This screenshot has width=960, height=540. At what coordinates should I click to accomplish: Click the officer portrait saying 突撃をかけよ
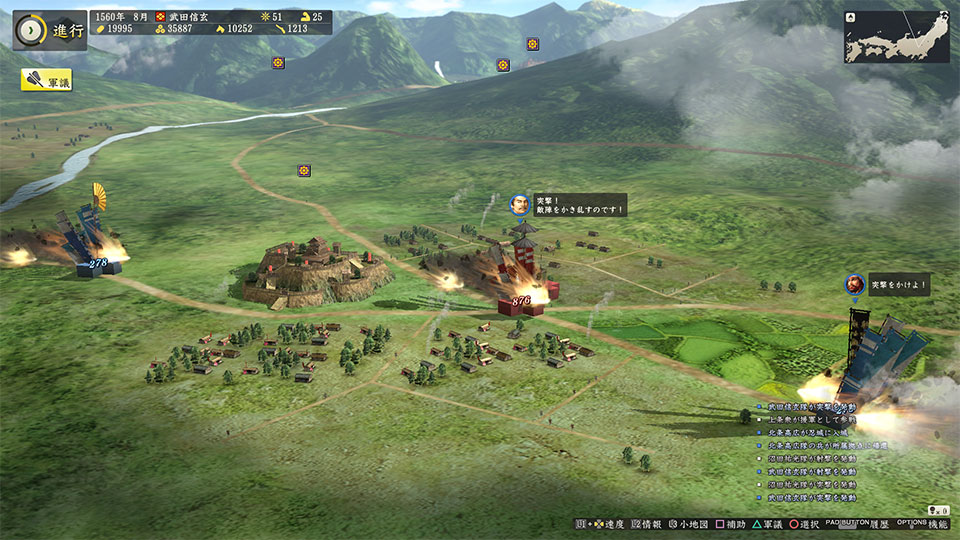[854, 284]
